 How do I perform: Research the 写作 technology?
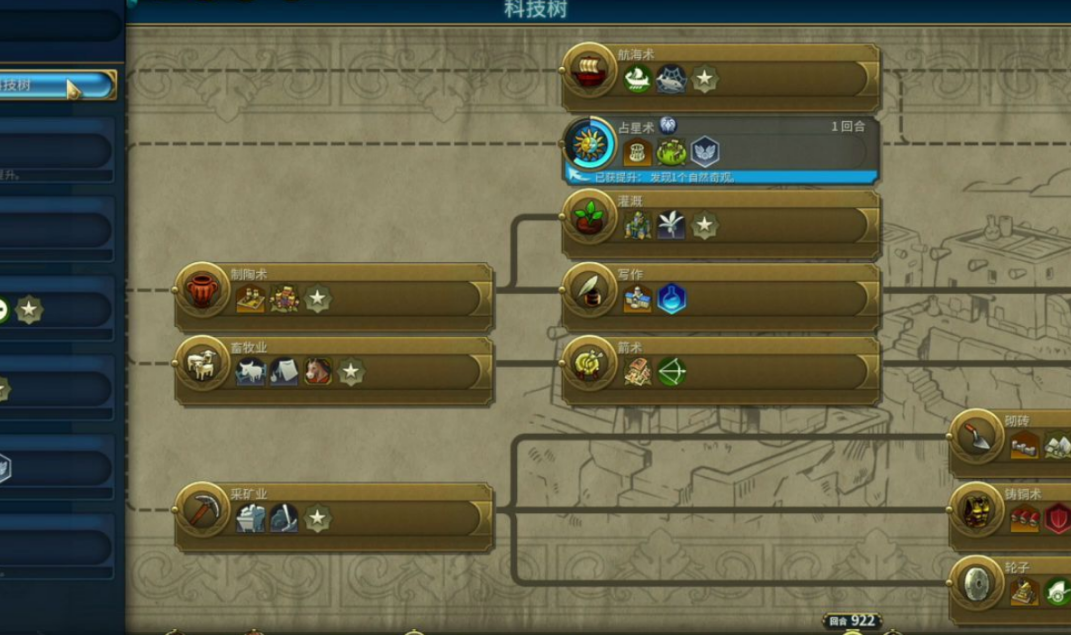pyautogui.click(x=720, y=297)
